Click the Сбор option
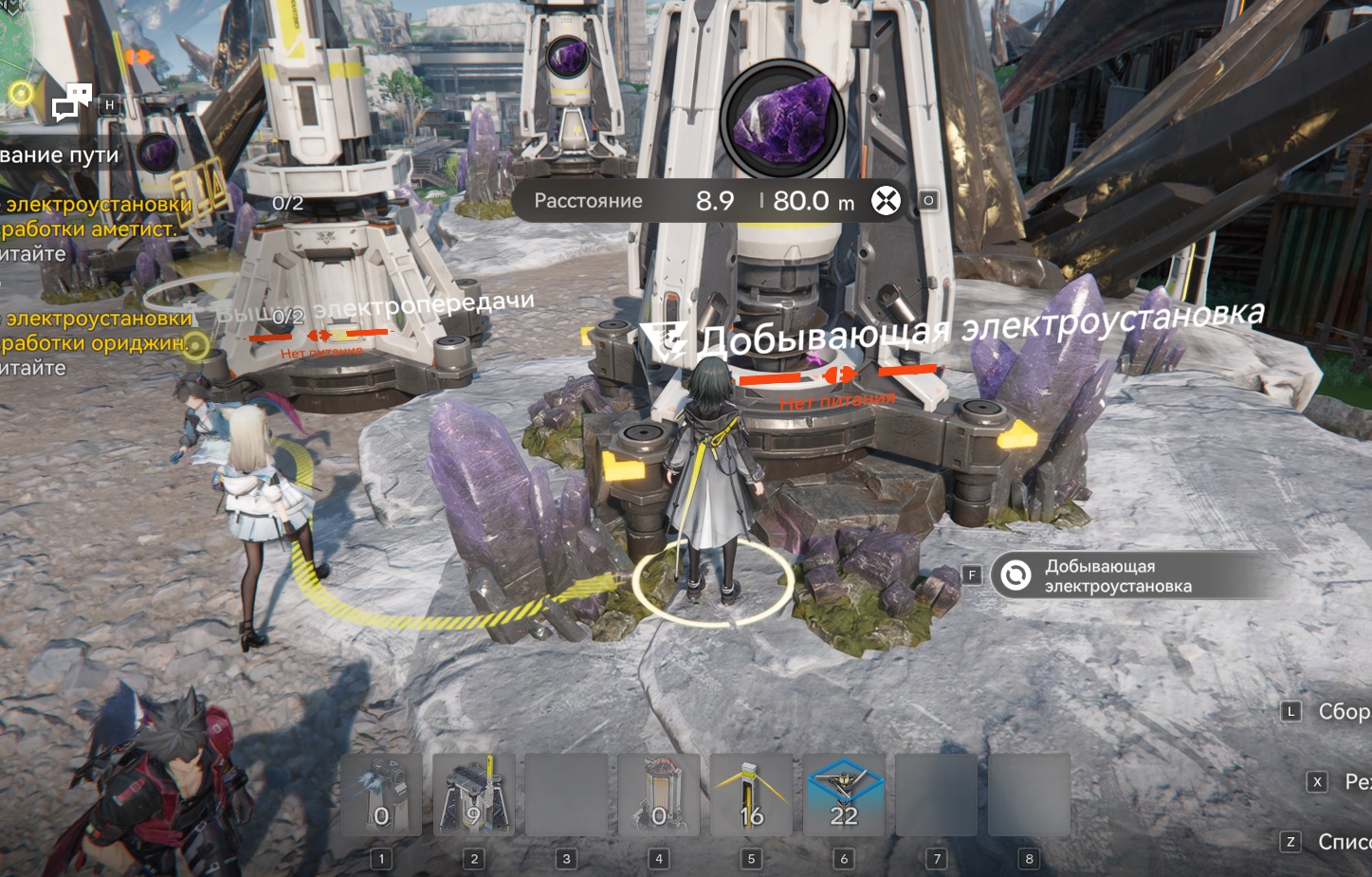 (x=1341, y=711)
